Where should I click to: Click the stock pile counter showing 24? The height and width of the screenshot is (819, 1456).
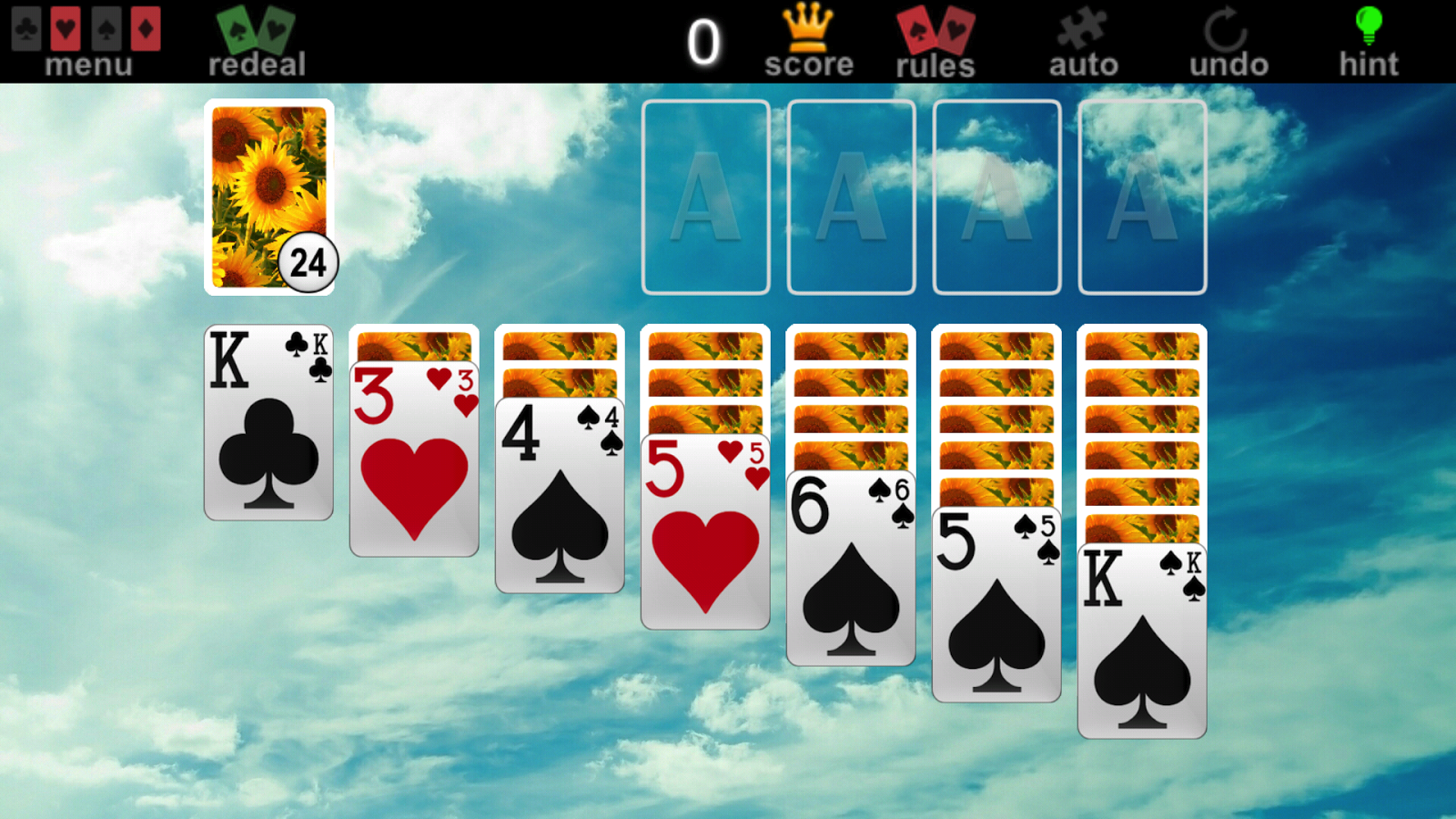pos(310,262)
